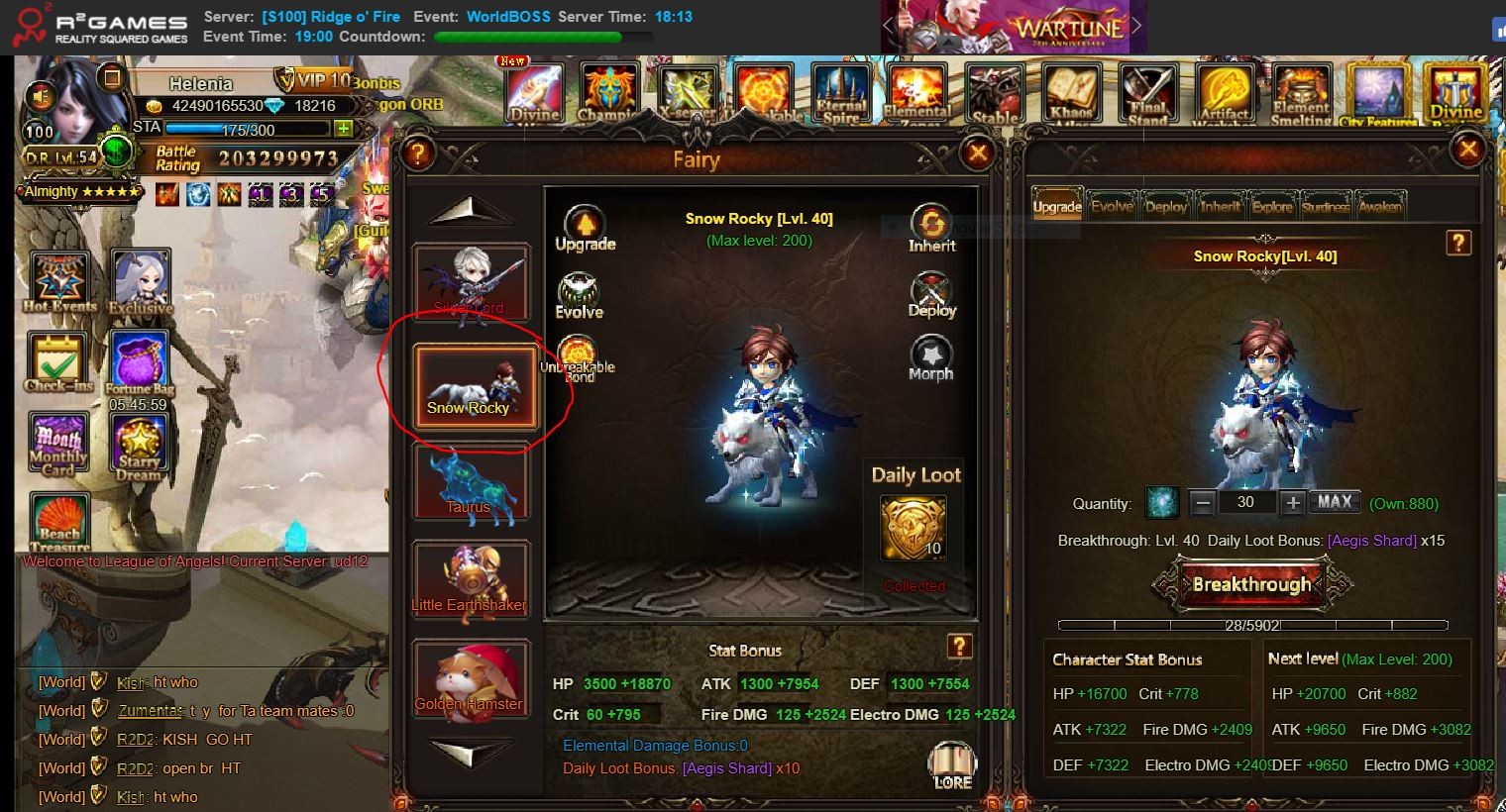Open the Fortune Bag icon

click(x=140, y=363)
